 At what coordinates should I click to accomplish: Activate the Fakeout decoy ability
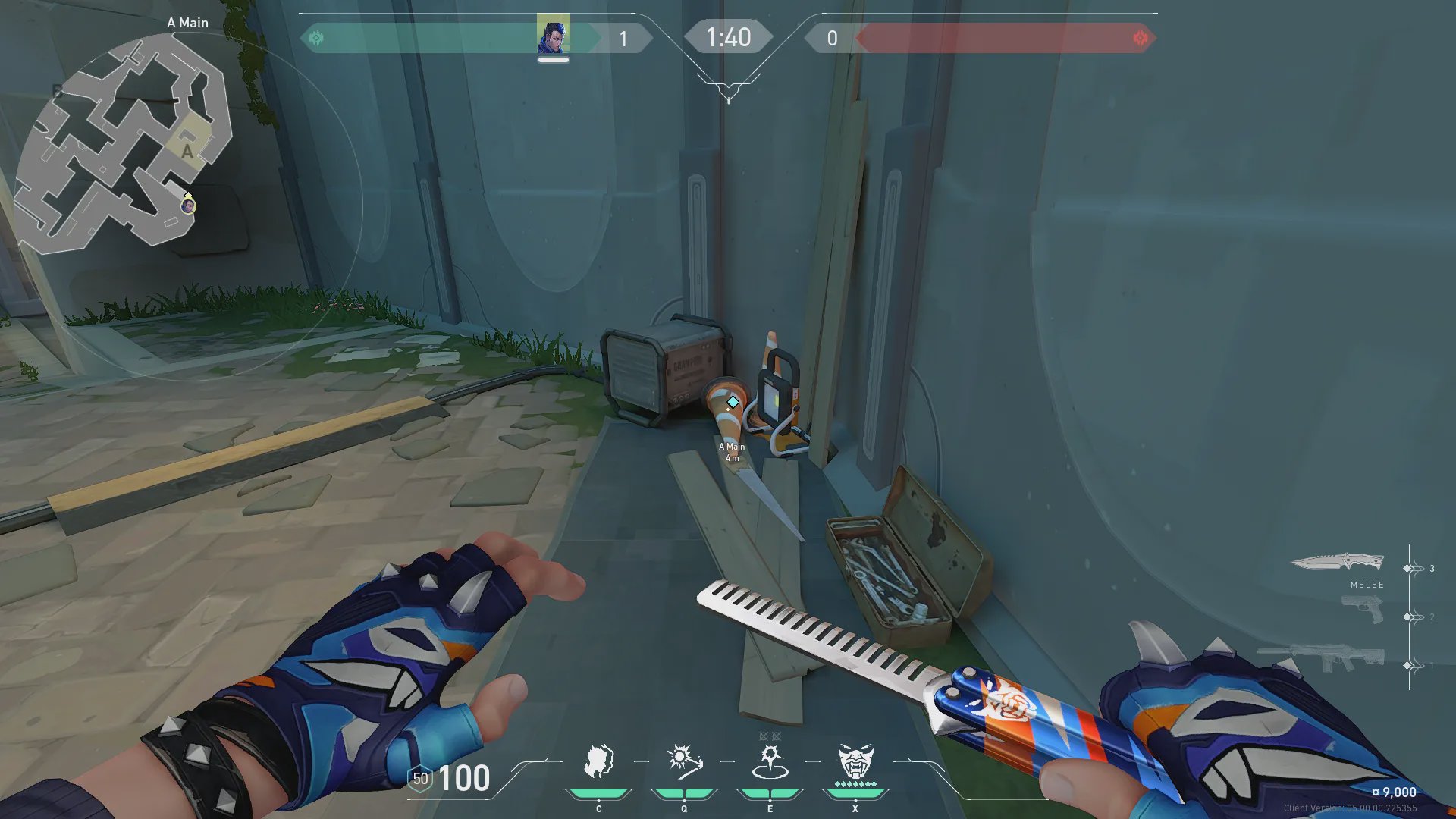[x=598, y=762]
